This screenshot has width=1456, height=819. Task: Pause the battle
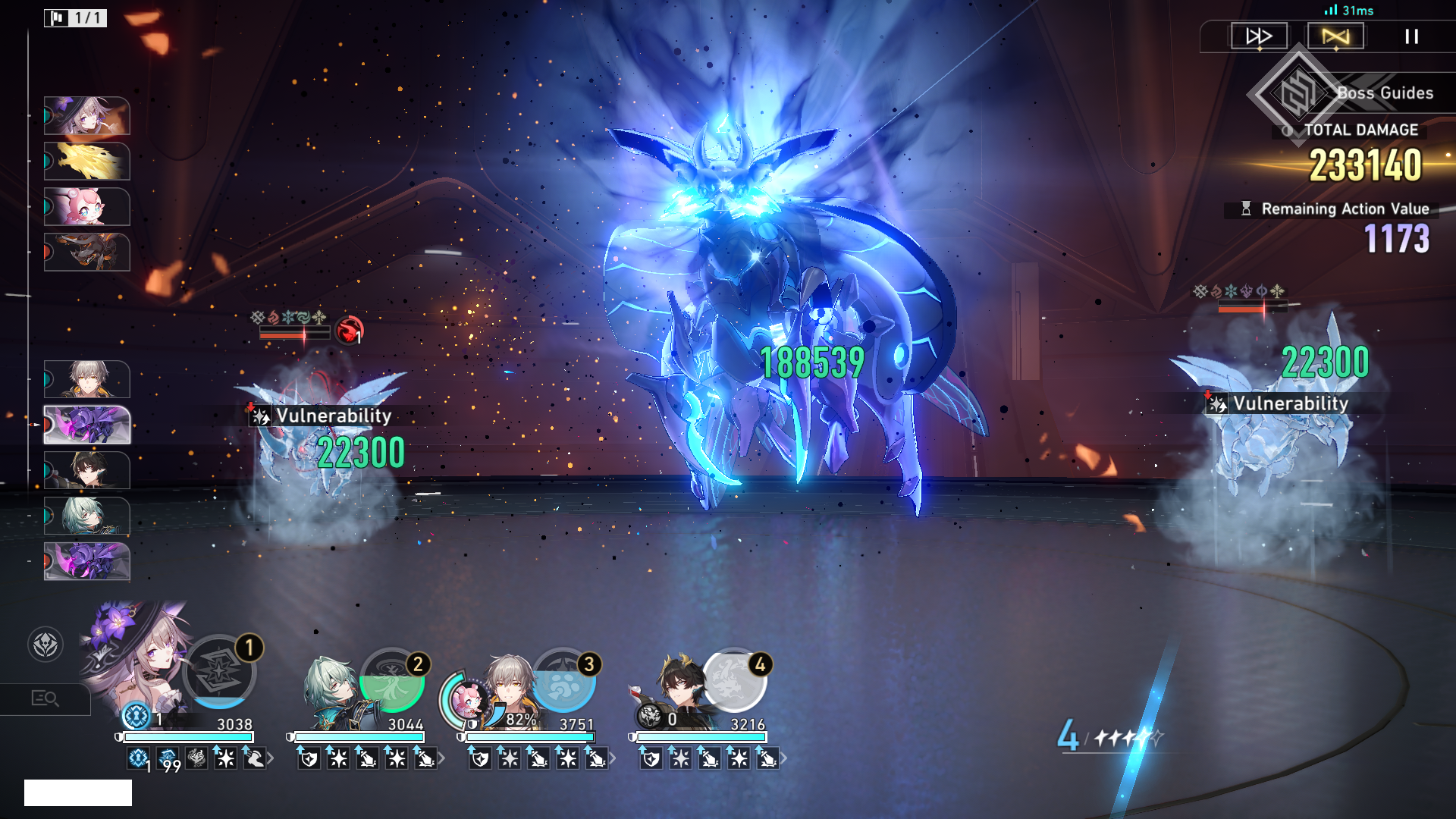tap(1411, 36)
